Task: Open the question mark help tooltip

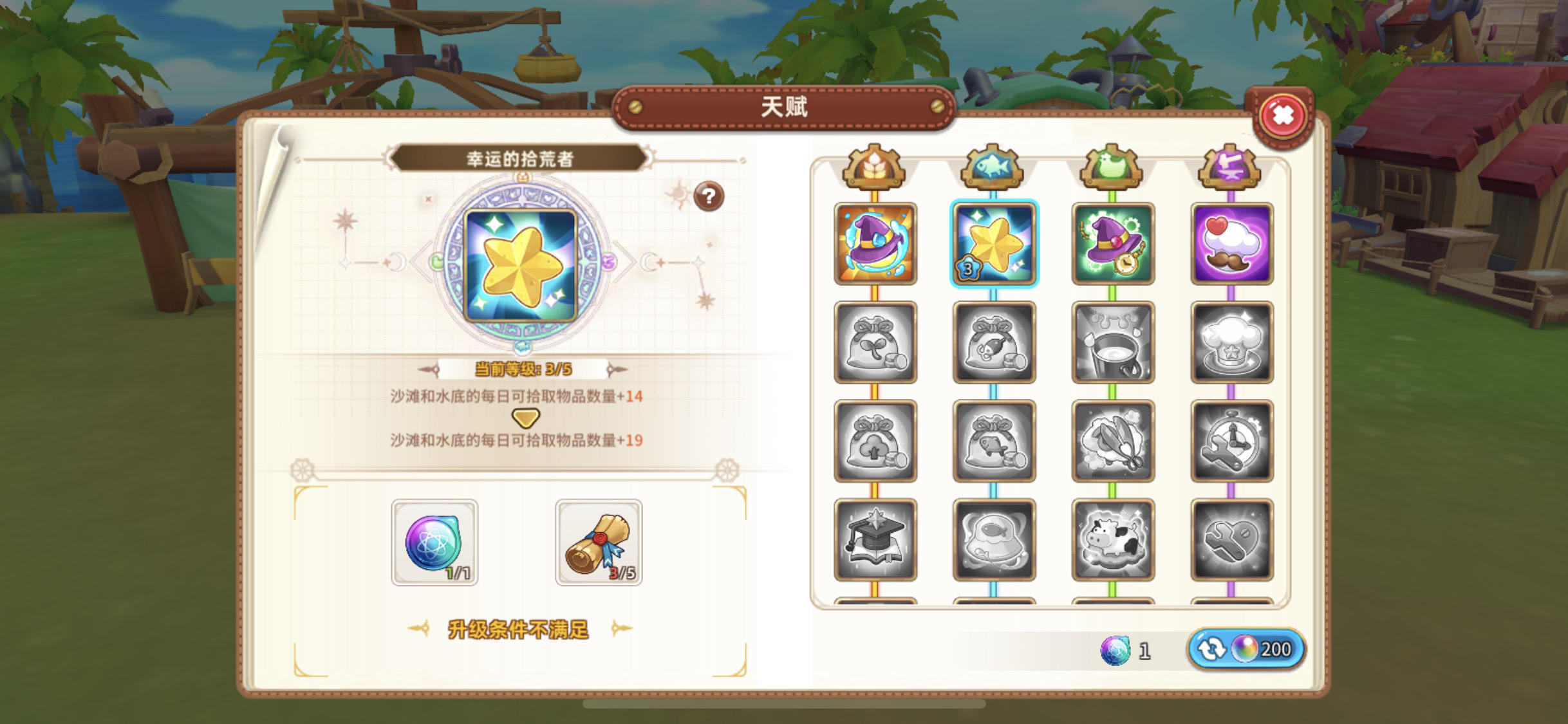Action: pos(708,198)
